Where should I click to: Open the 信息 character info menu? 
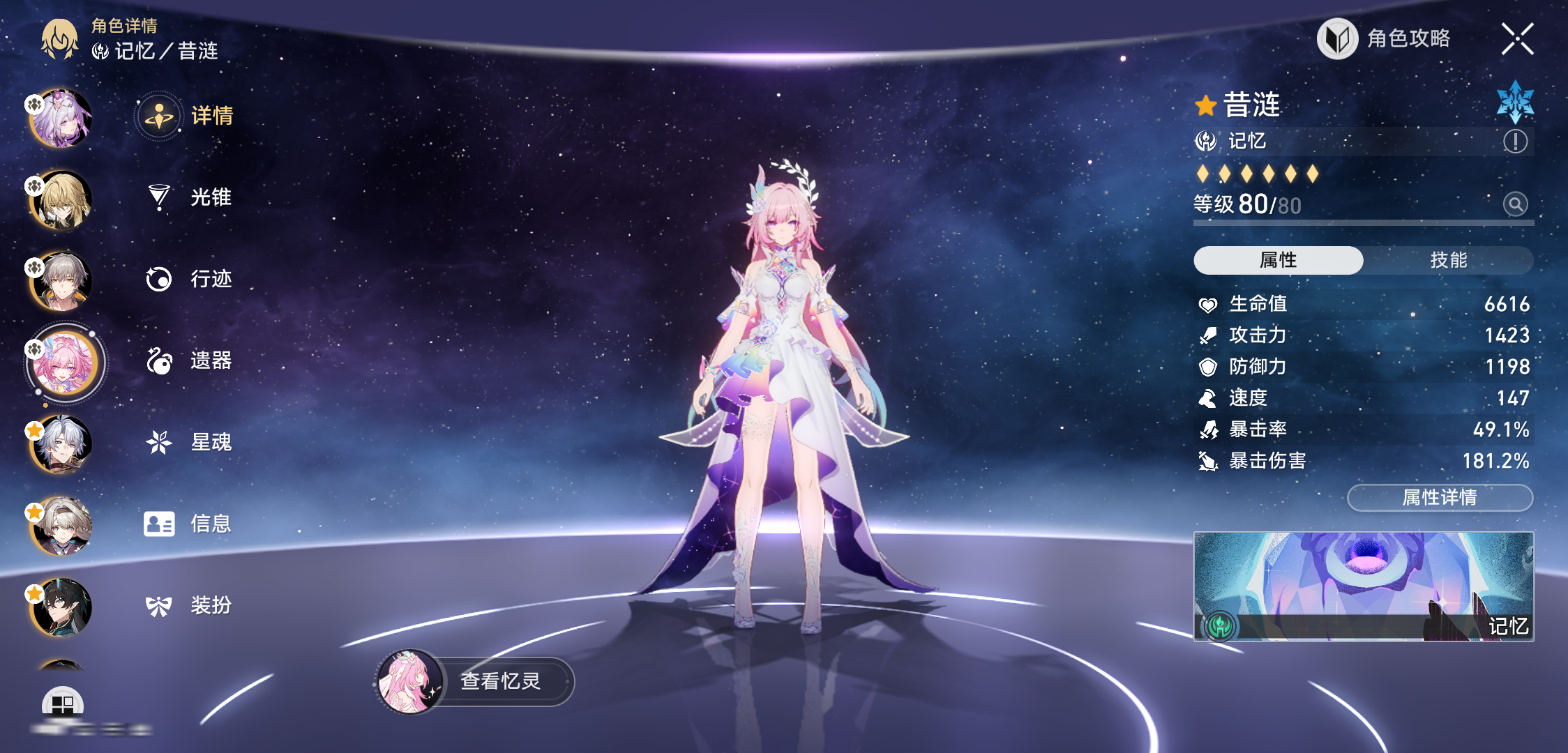[187, 524]
